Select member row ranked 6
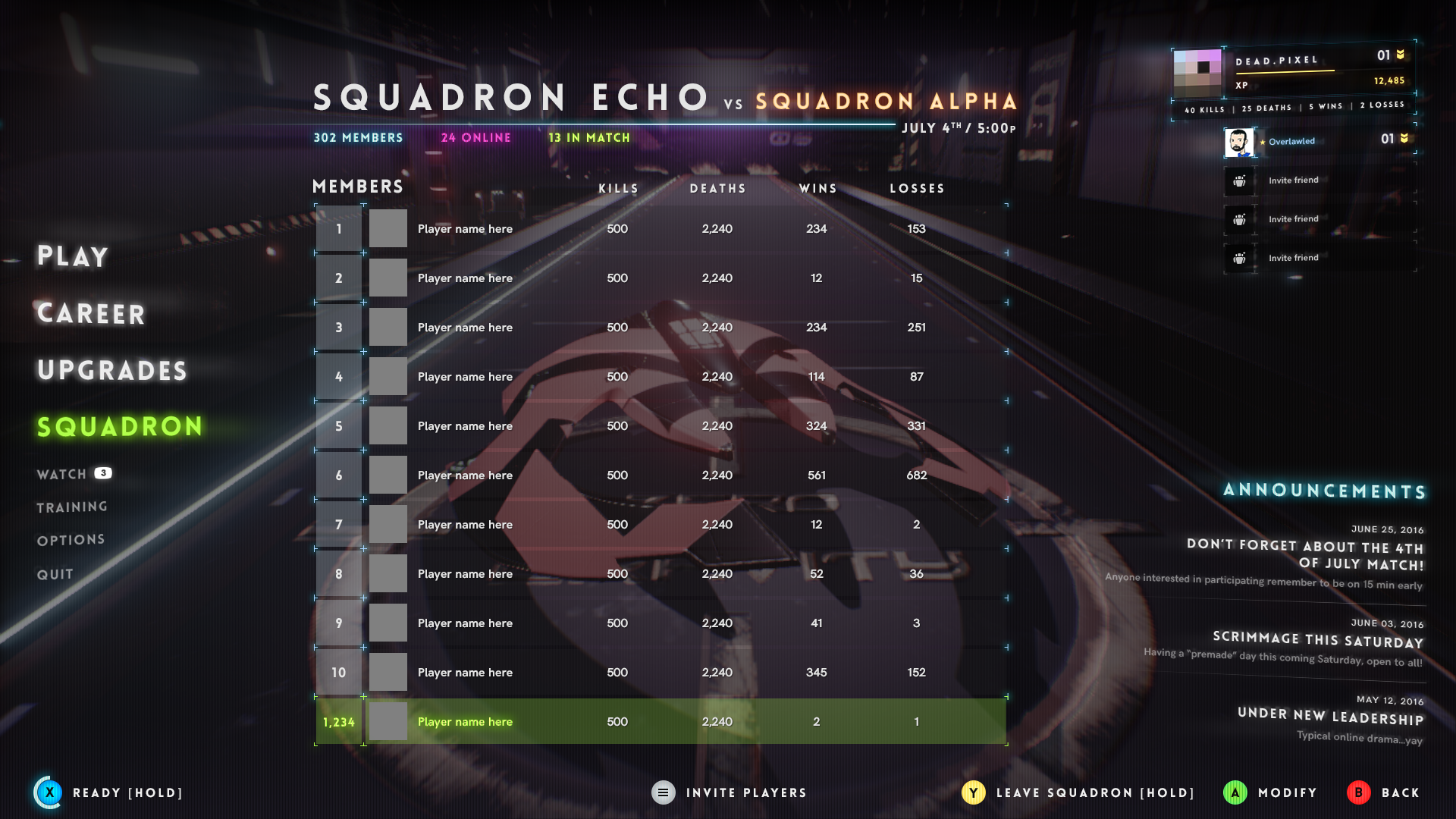The image size is (1456, 819). pos(660,475)
